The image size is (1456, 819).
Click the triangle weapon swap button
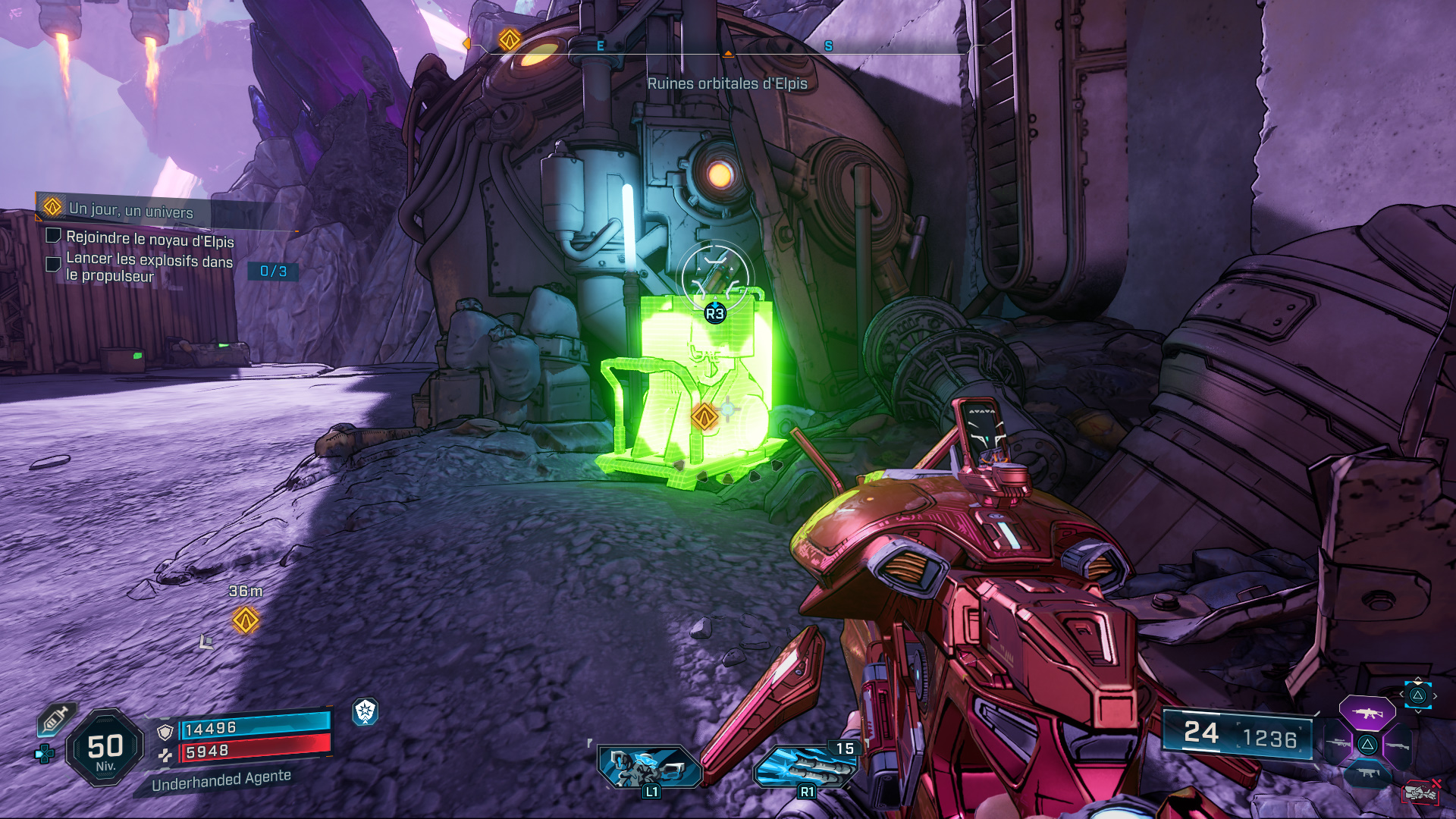point(1367,743)
